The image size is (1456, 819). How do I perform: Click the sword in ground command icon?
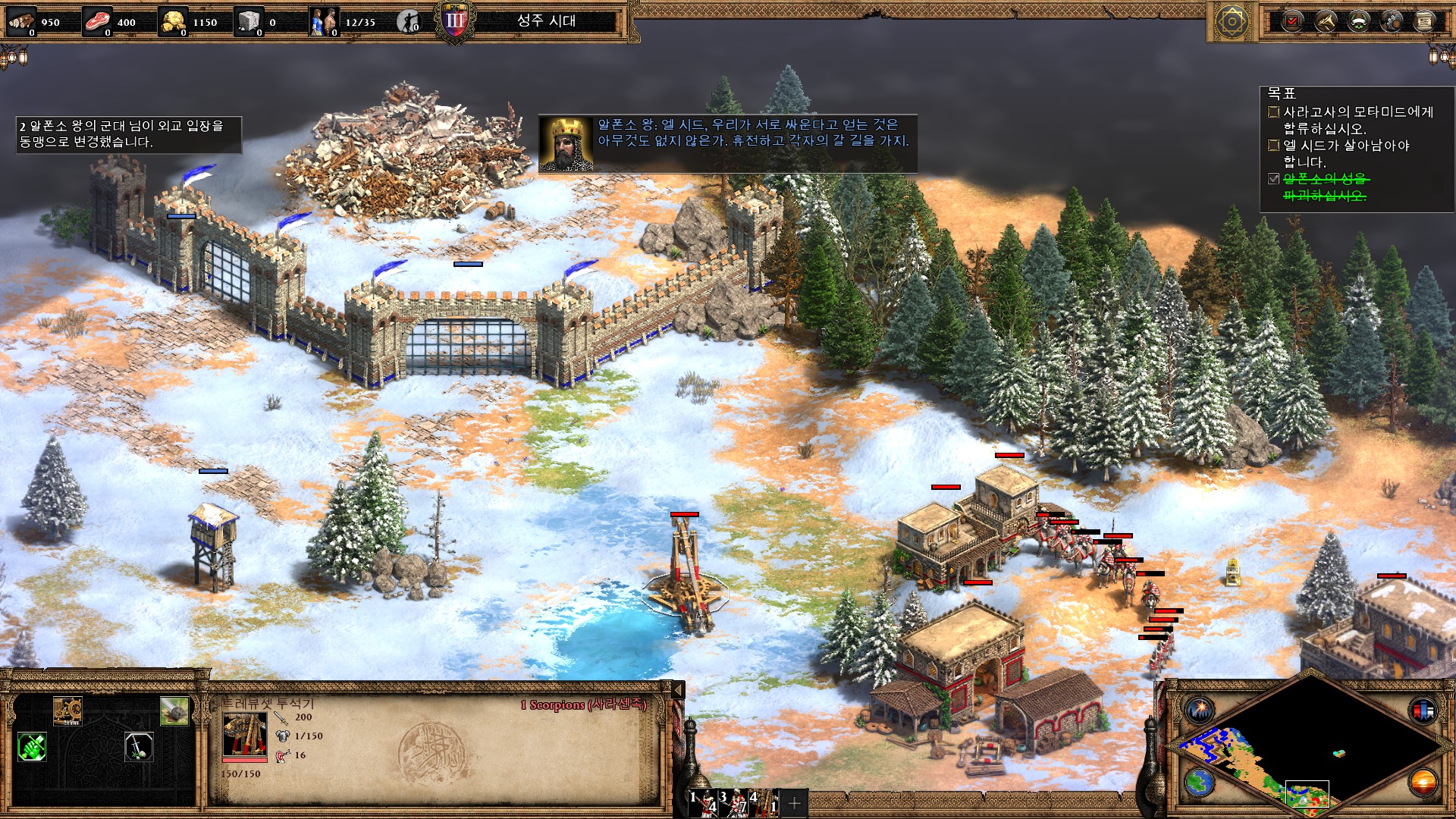pyautogui.click(x=139, y=747)
